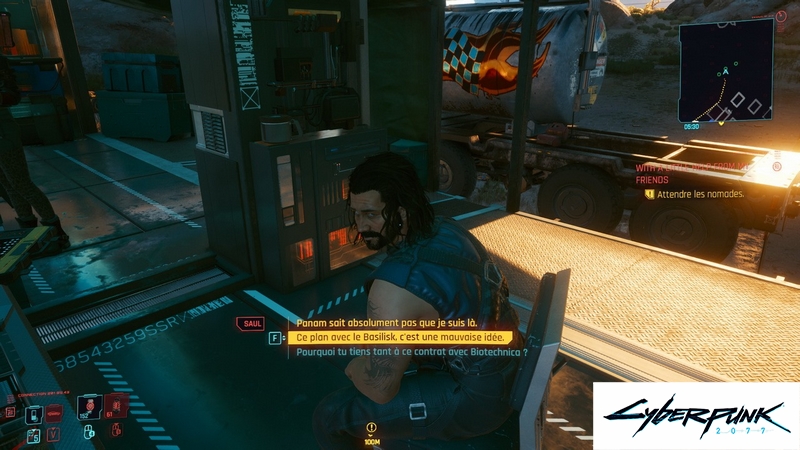Viewport: 800px width, 450px height.
Task: Select the highlighted Basilisk plan dialogue reply
Action: tap(403, 338)
